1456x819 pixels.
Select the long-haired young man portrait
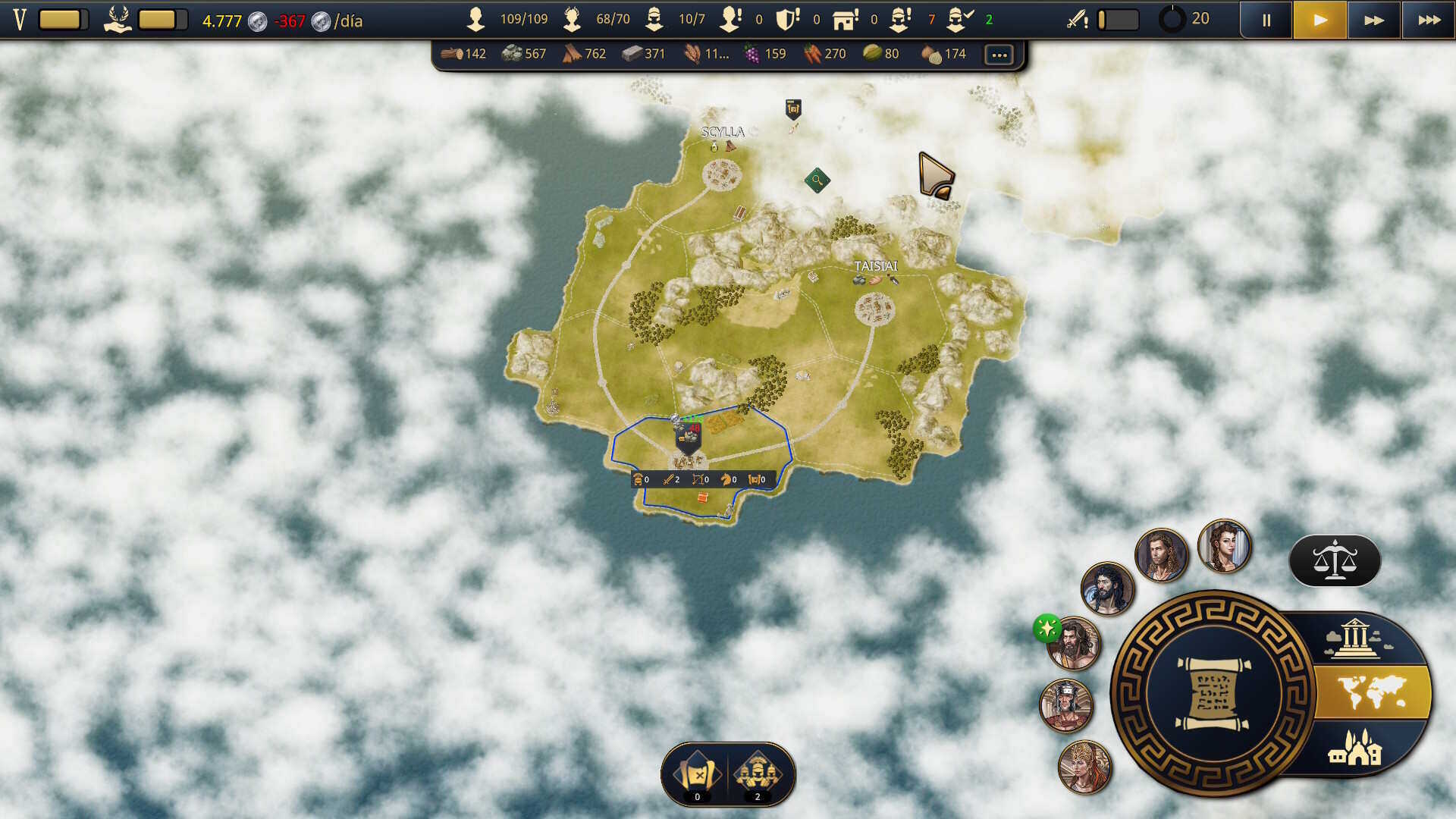click(x=1161, y=555)
